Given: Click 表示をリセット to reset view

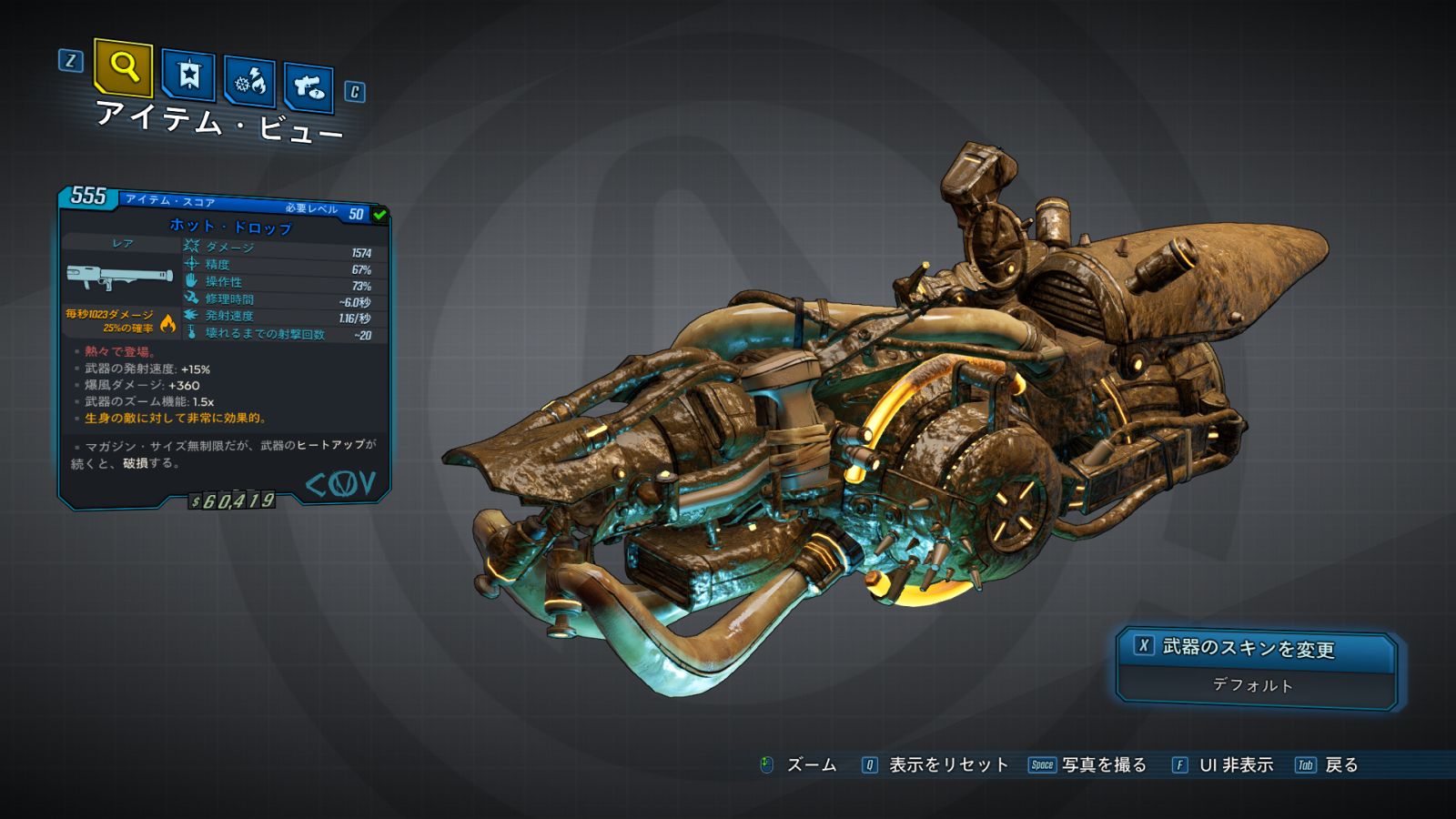Looking at the screenshot, I should coord(947,765).
